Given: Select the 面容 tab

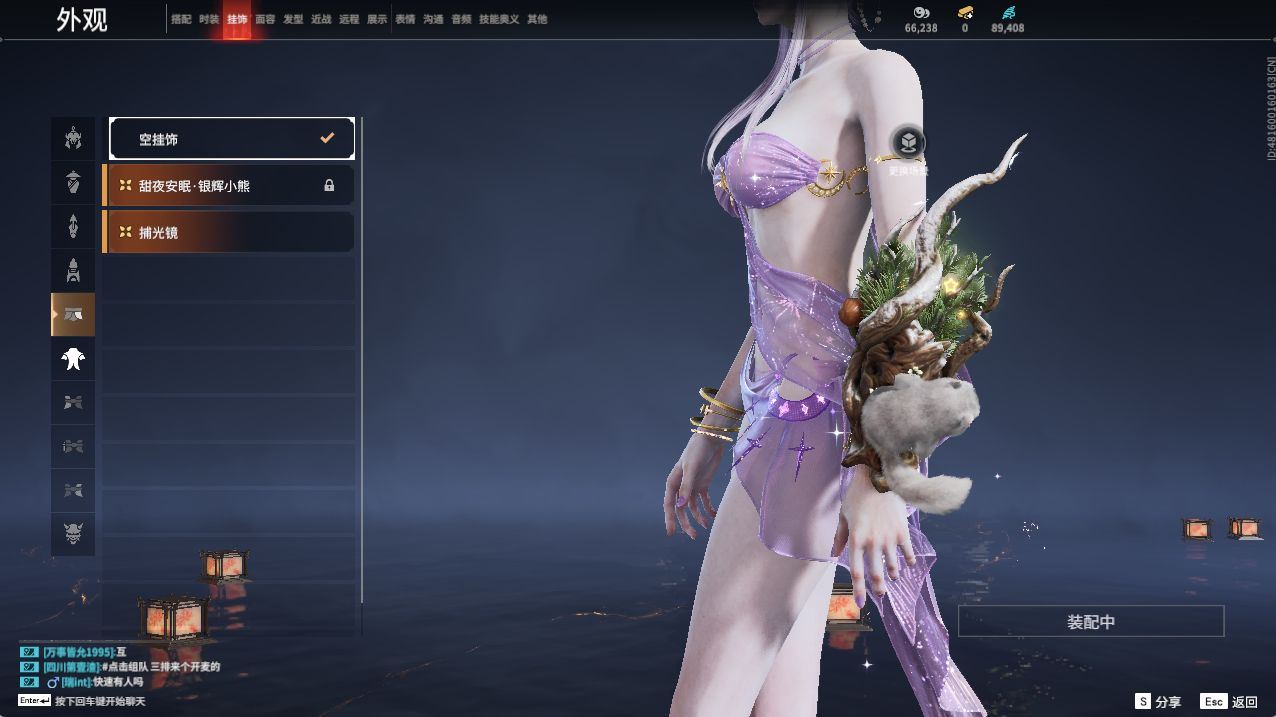Looking at the screenshot, I should (x=265, y=19).
